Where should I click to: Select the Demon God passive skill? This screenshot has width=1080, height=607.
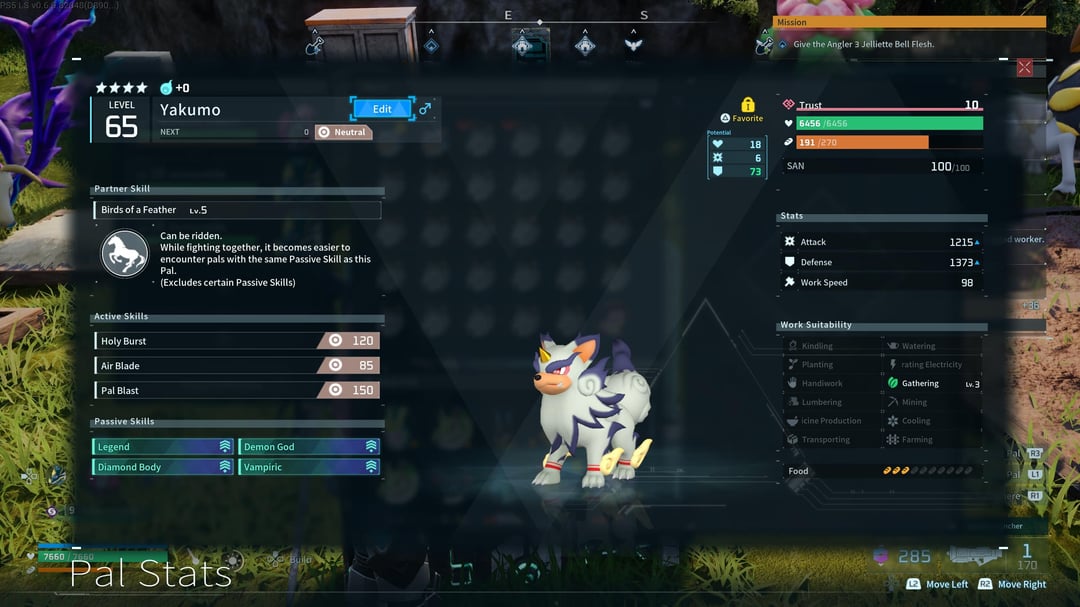pos(309,447)
